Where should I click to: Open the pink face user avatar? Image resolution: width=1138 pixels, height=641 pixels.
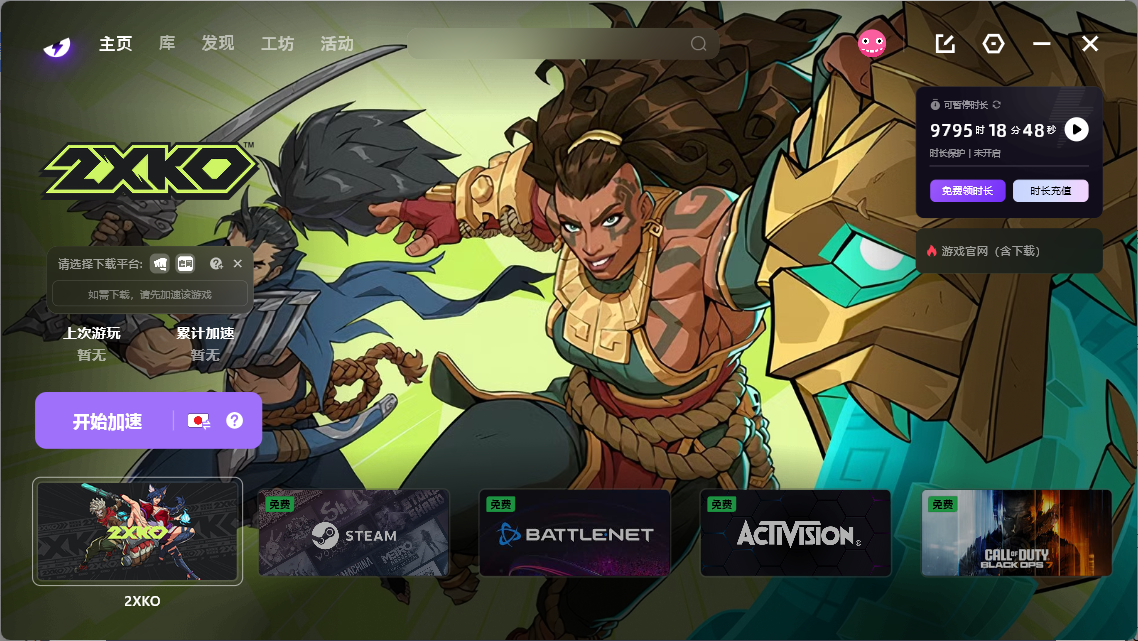[x=872, y=43]
